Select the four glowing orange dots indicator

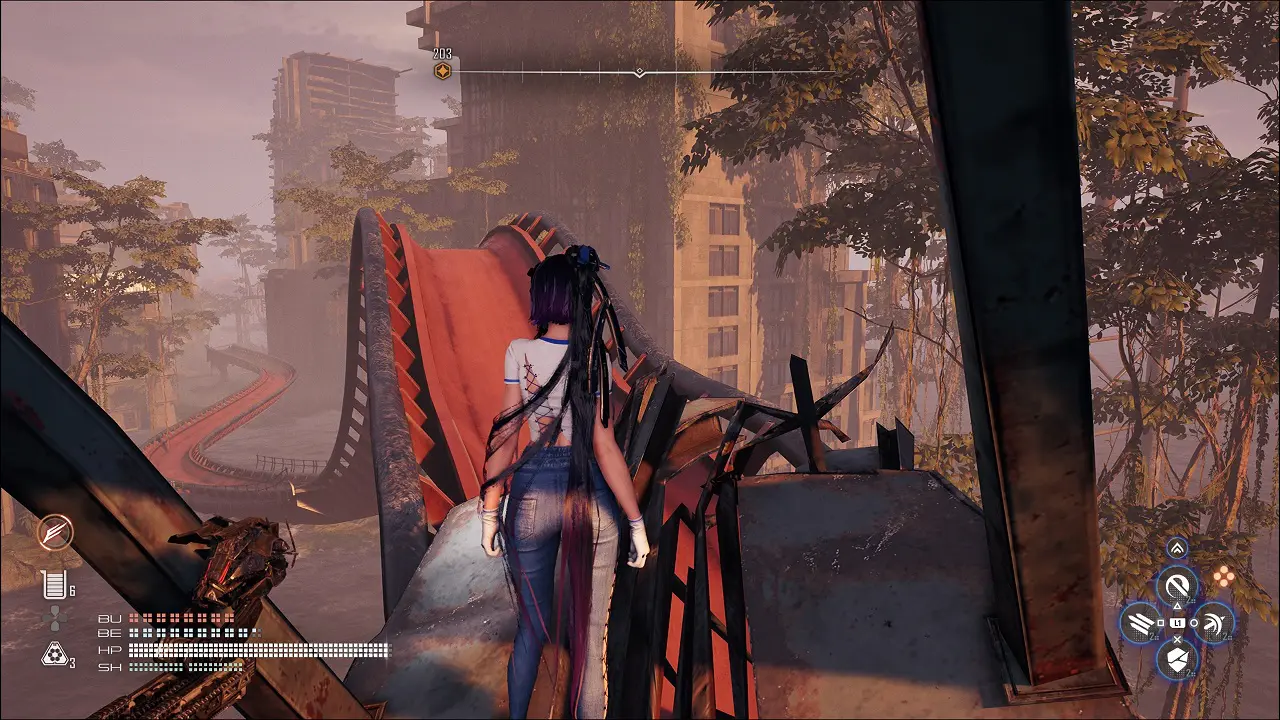[x=1222, y=576]
